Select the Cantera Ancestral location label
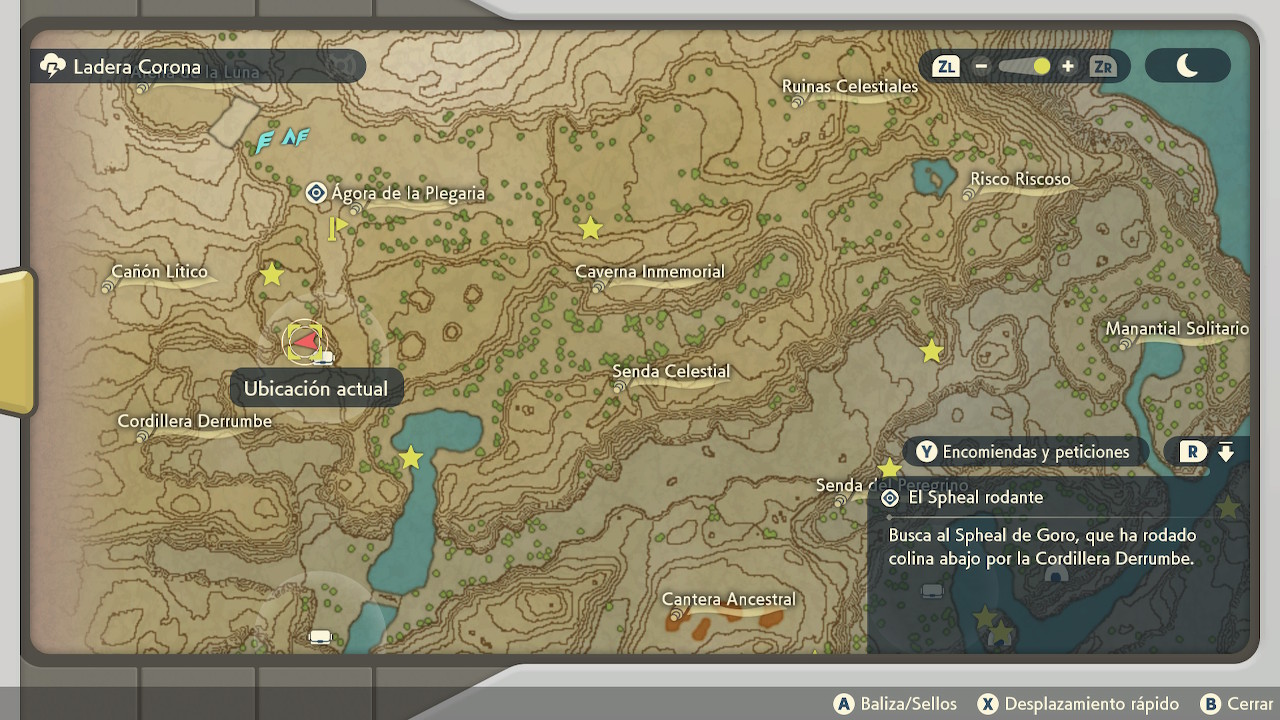Viewport: 1280px width, 720px height. pyautogui.click(x=728, y=600)
